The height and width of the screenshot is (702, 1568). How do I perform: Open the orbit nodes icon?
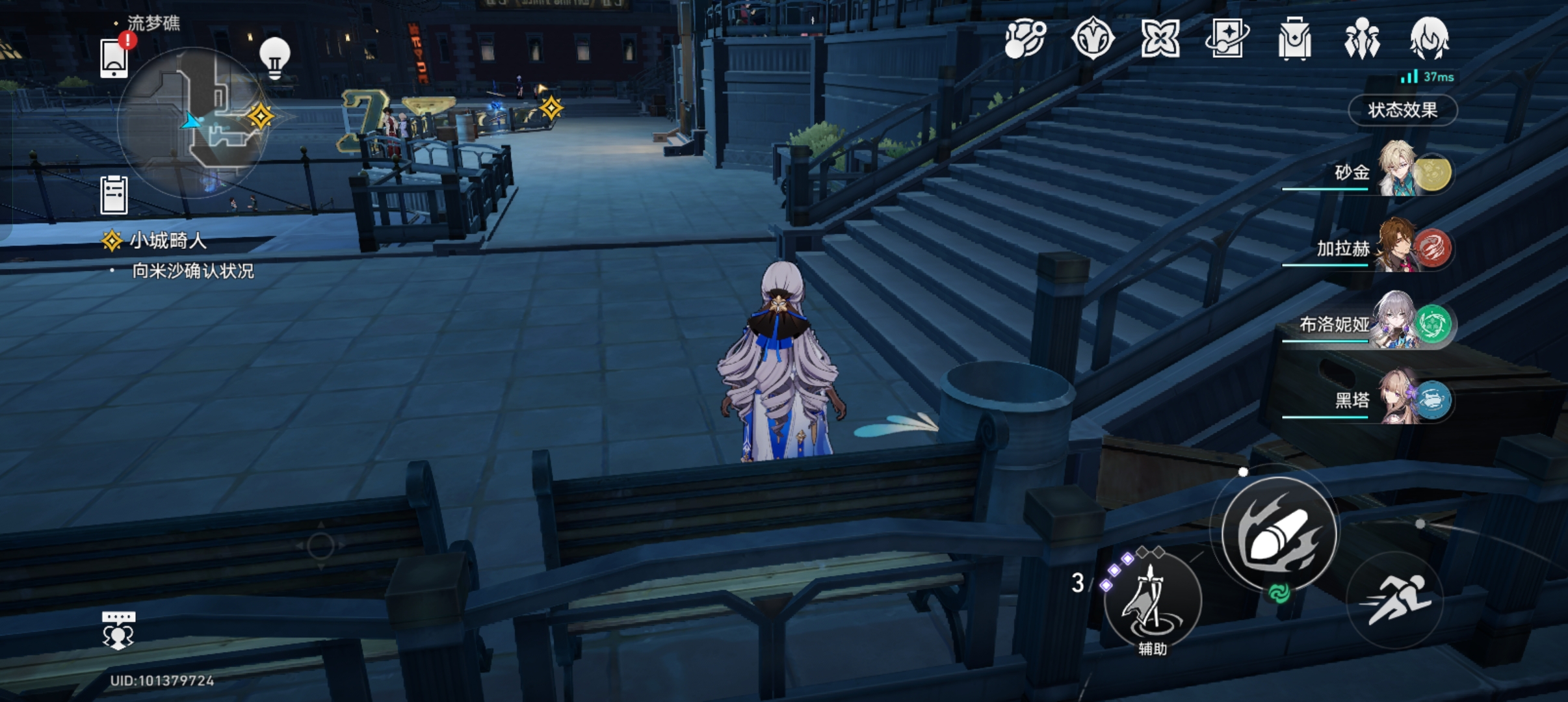(x=1025, y=39)
